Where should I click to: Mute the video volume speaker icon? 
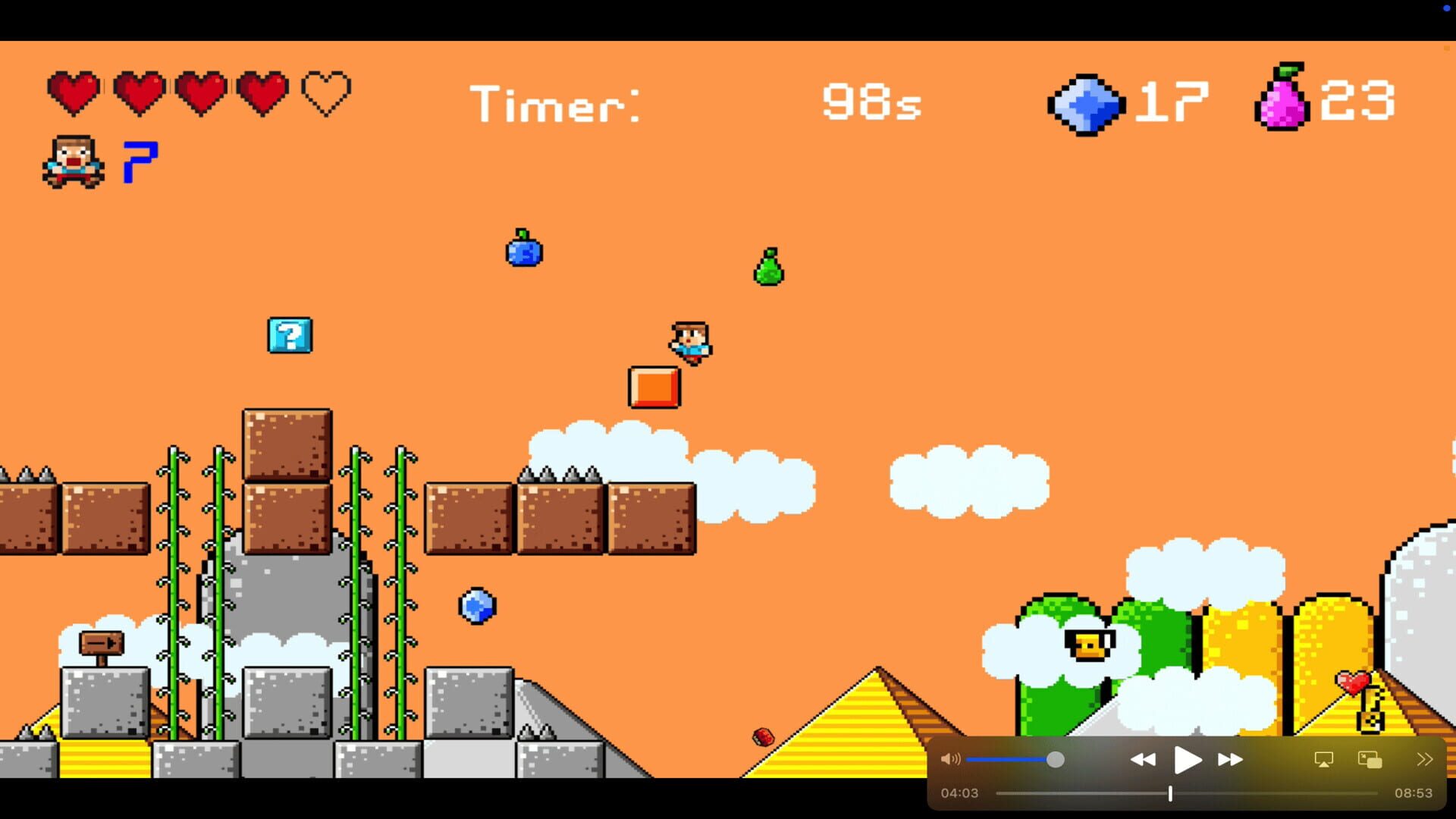[951, 759]
